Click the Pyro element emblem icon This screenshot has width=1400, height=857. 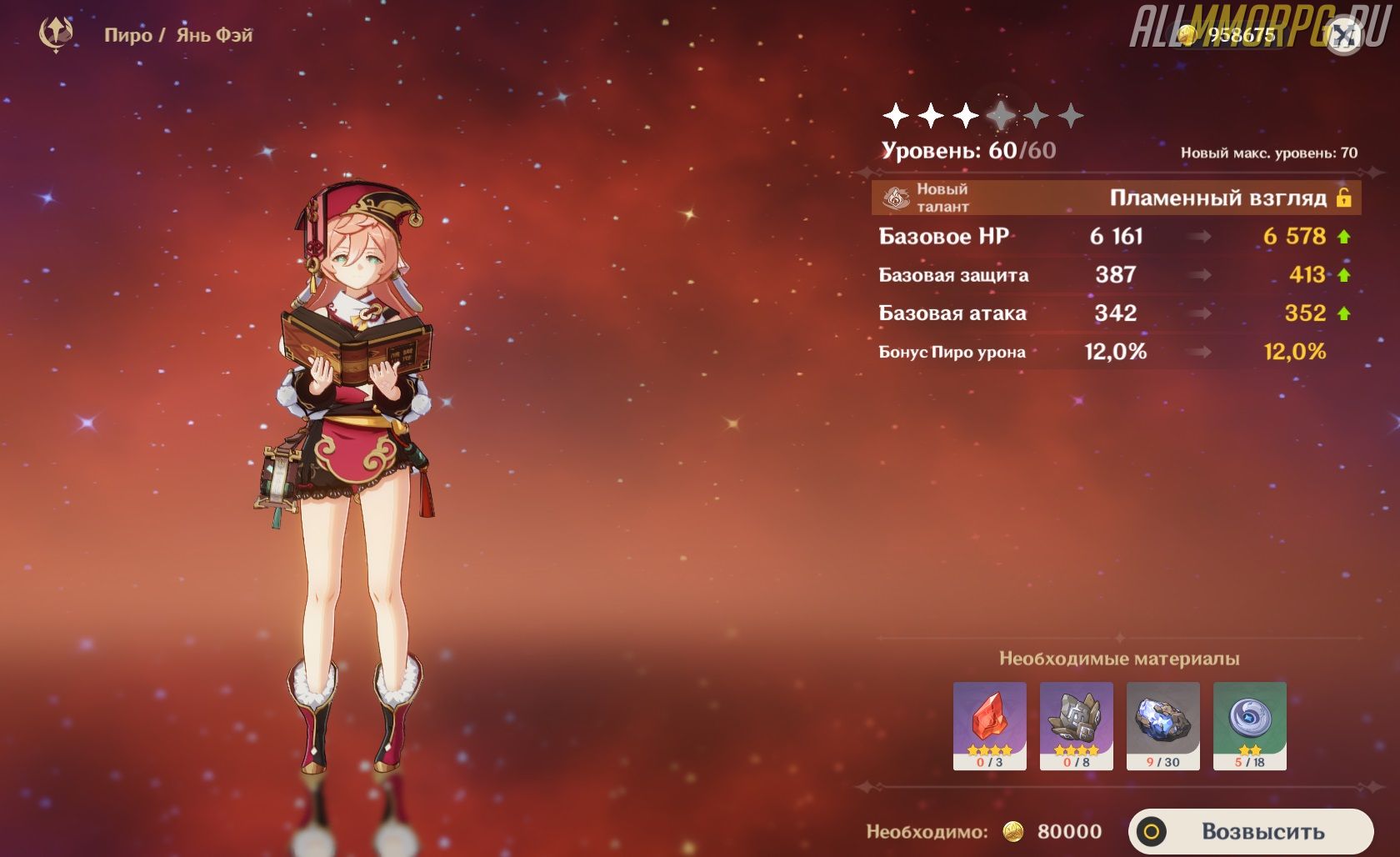coord(57,34)
